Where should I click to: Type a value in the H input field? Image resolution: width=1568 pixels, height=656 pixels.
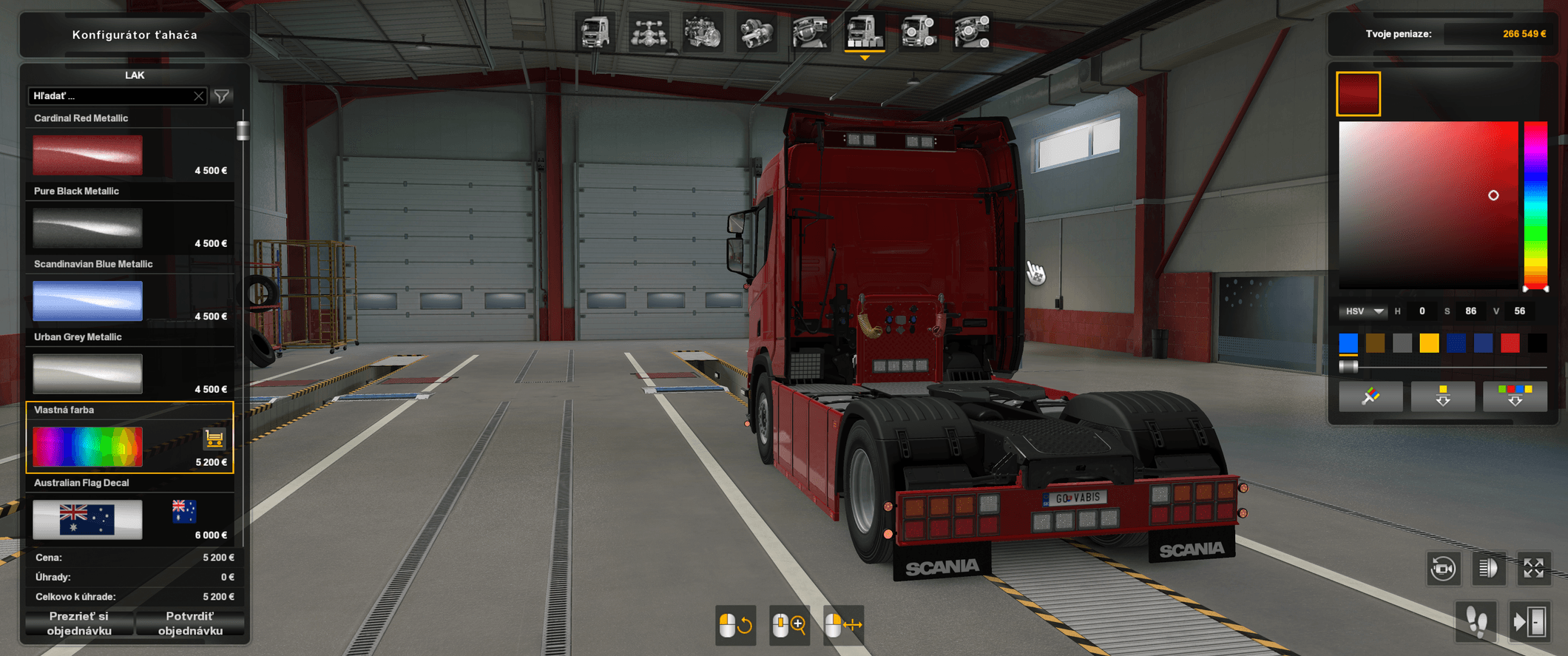[x=1422, y=311]
